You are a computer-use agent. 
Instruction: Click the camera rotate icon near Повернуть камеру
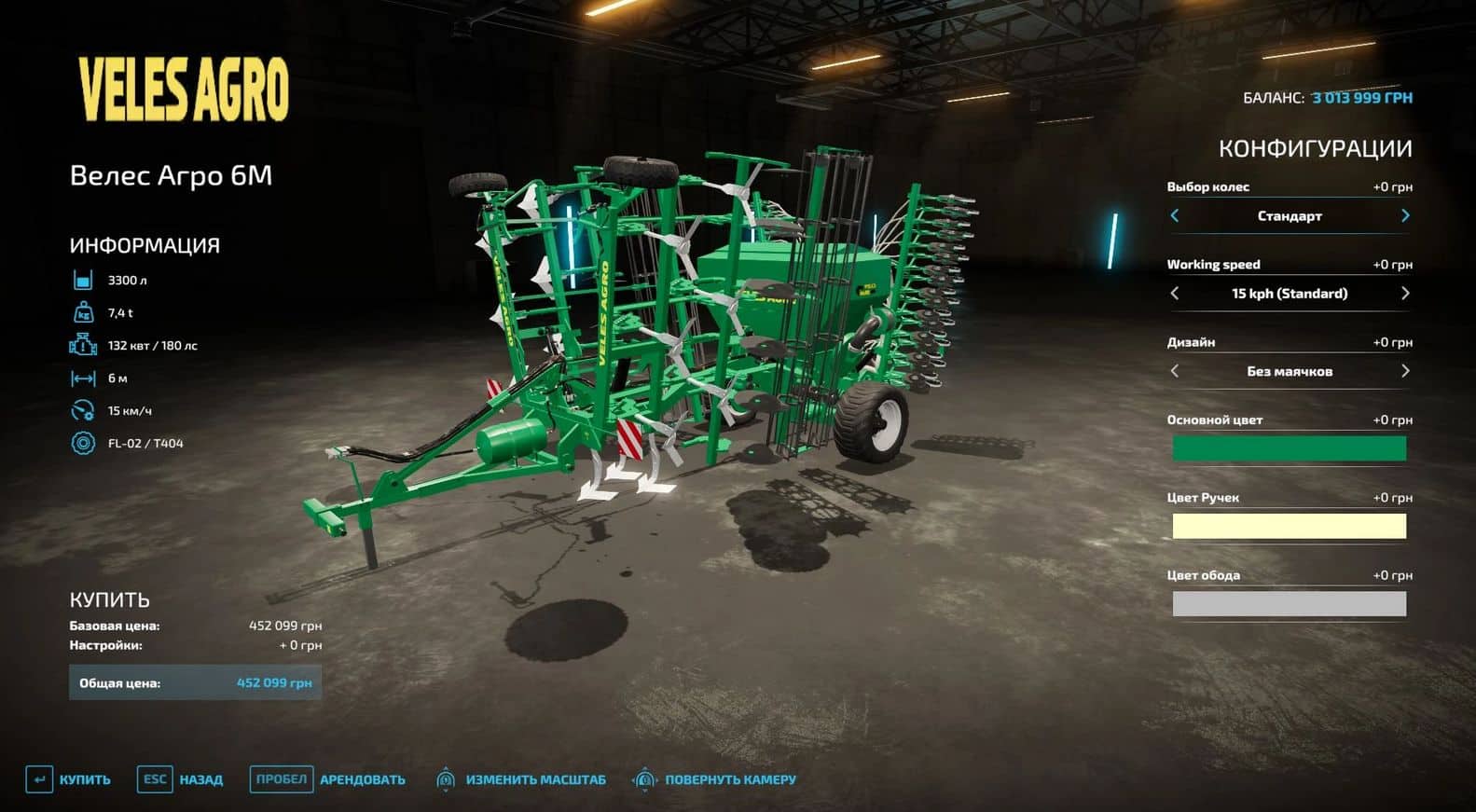645,778
